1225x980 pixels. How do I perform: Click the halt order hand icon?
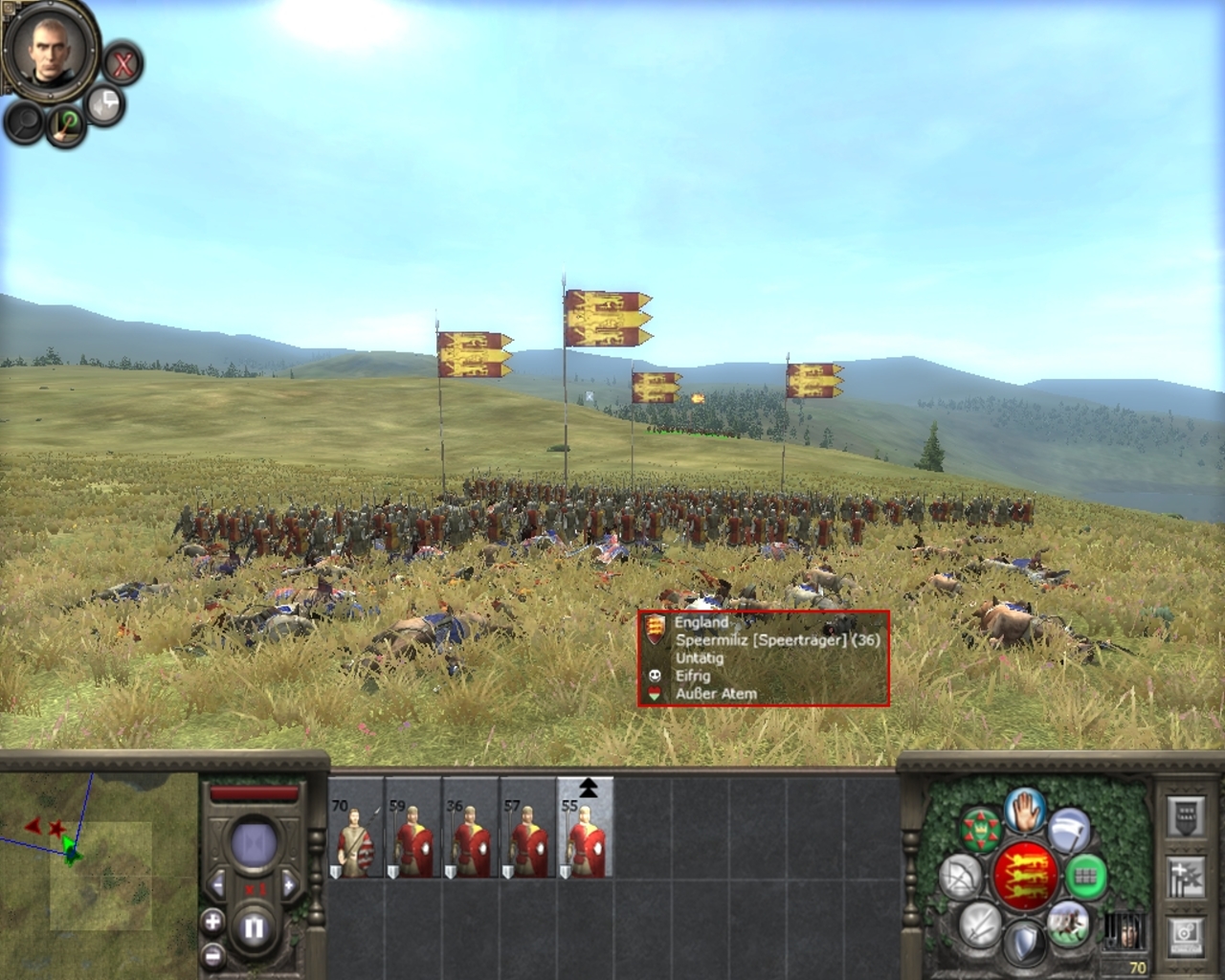click(x=1024, y=812)
